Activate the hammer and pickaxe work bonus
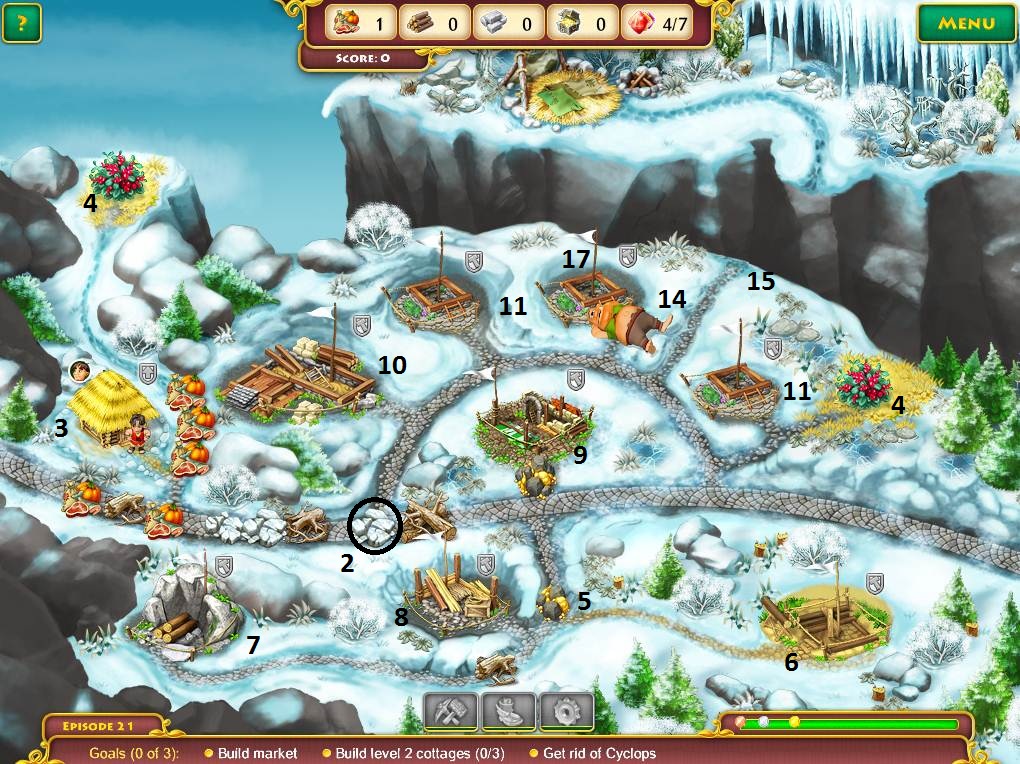1020x764 pixels. (451, 712)
